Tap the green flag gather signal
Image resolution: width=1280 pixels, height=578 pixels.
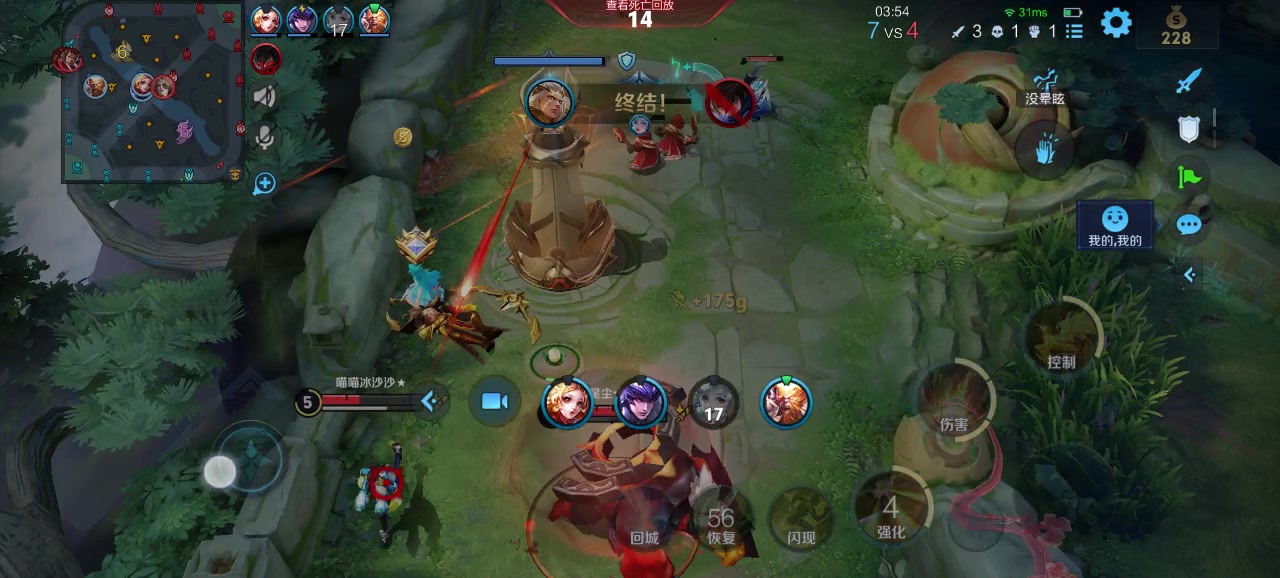(x=1188, y=177)
